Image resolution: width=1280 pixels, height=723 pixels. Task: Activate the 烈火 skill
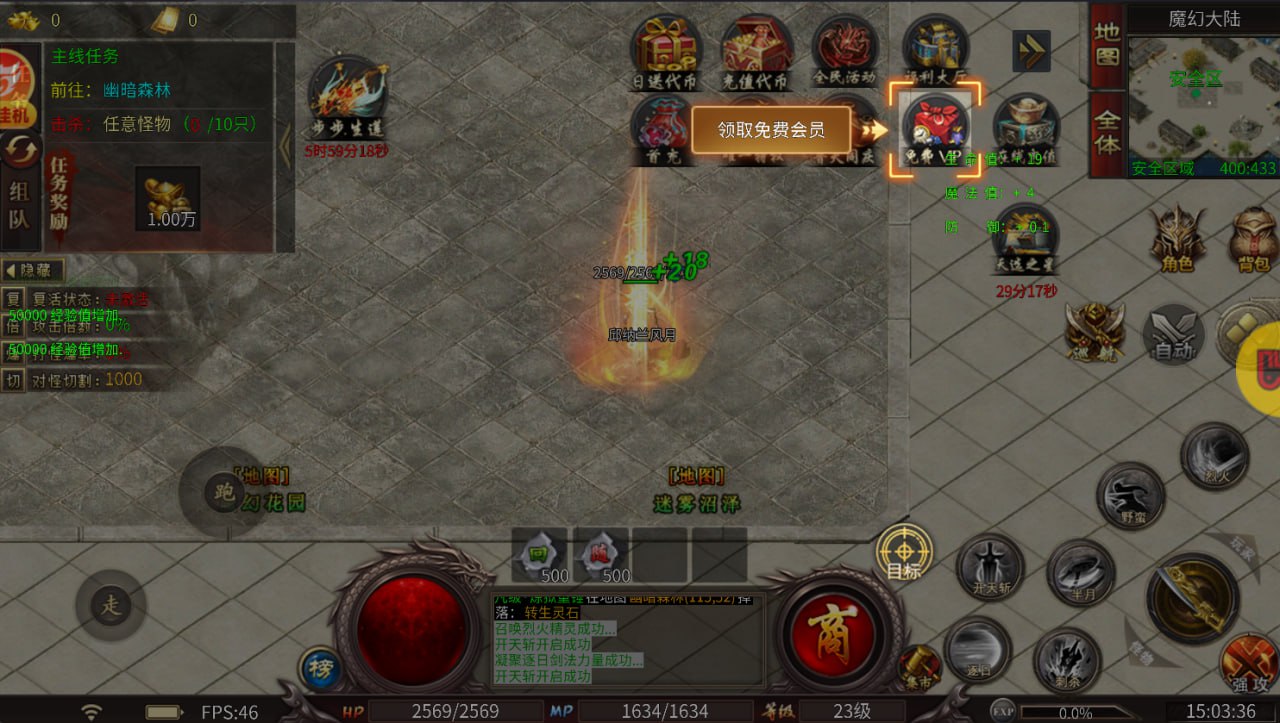point(1215,457)
